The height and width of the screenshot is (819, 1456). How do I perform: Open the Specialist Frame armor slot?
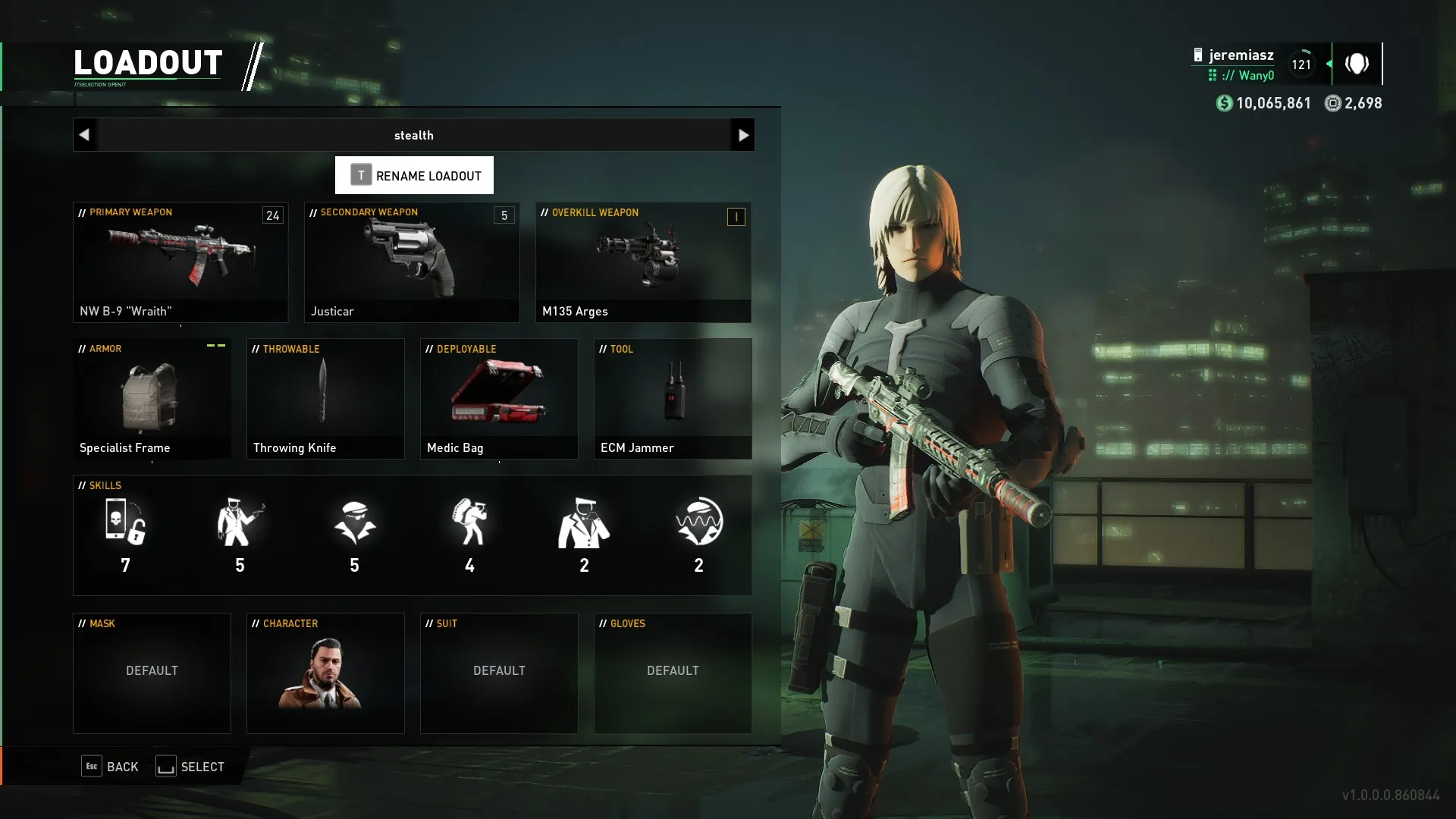(152, 399)
